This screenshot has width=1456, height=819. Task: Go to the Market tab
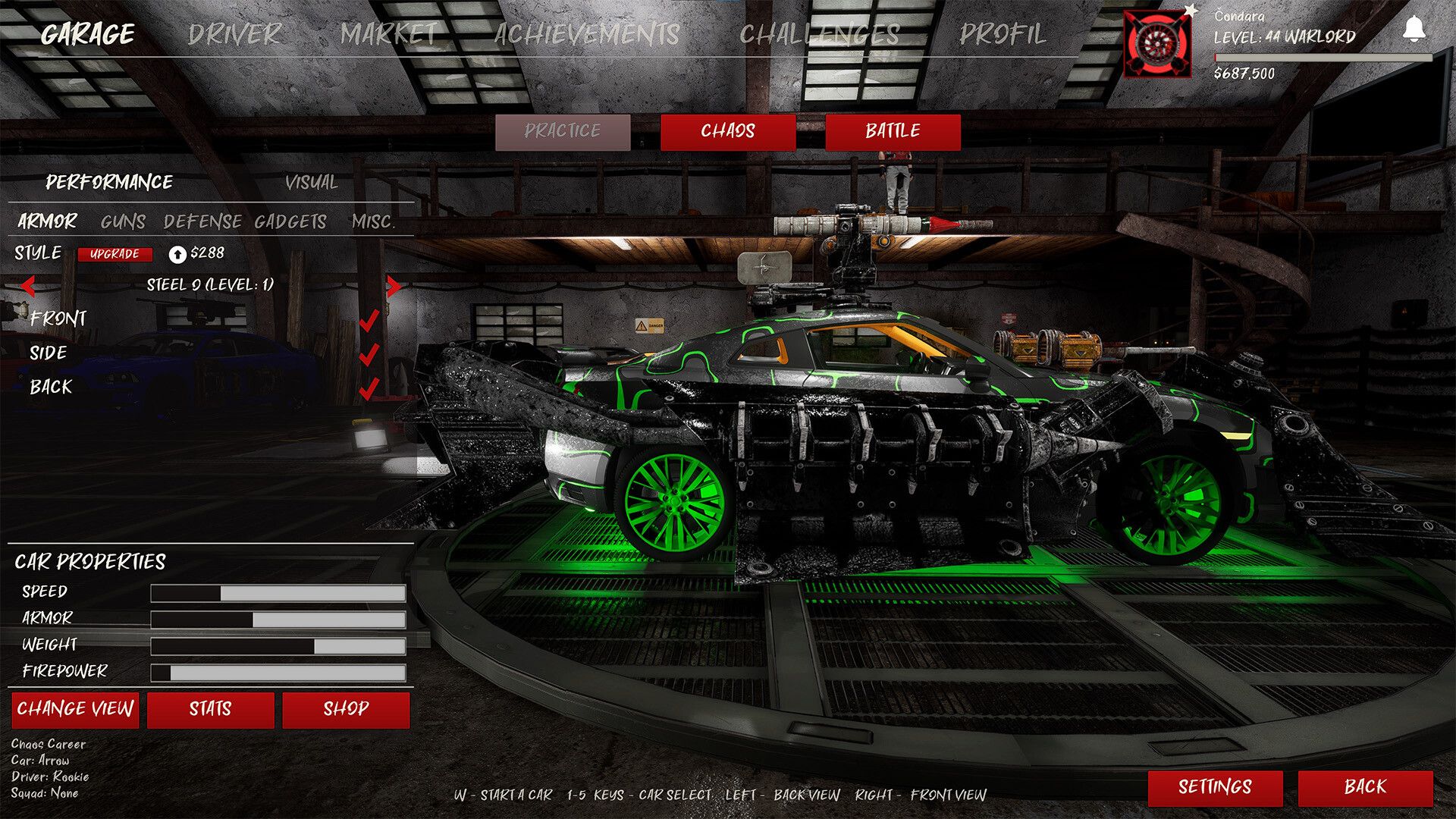click(x=389, y=34)
